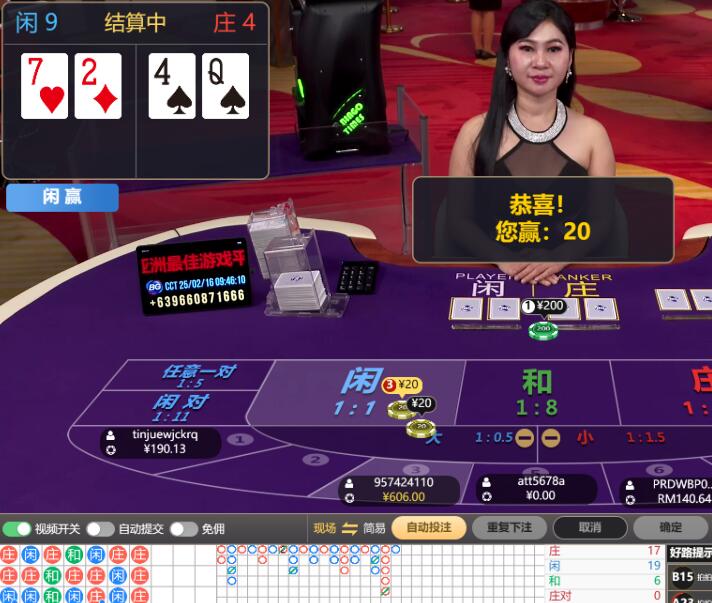Open the 好路提示 good-road panel
712x603 pixels.
[x=691, y=552]
